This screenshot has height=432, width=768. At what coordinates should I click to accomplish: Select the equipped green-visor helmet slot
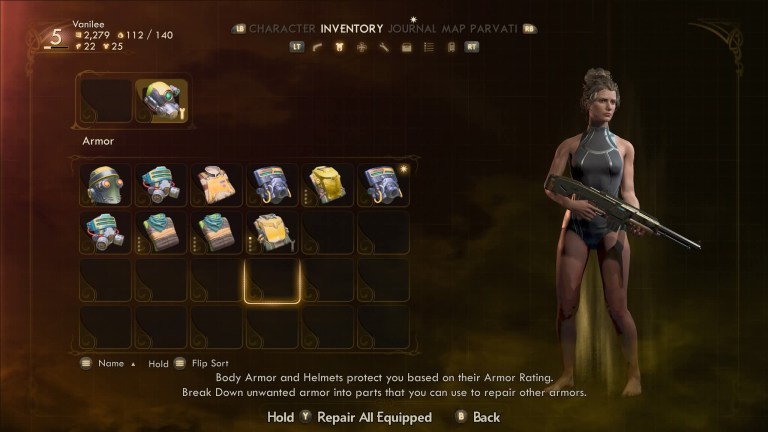pyautogui.click(x=161, y=100)
